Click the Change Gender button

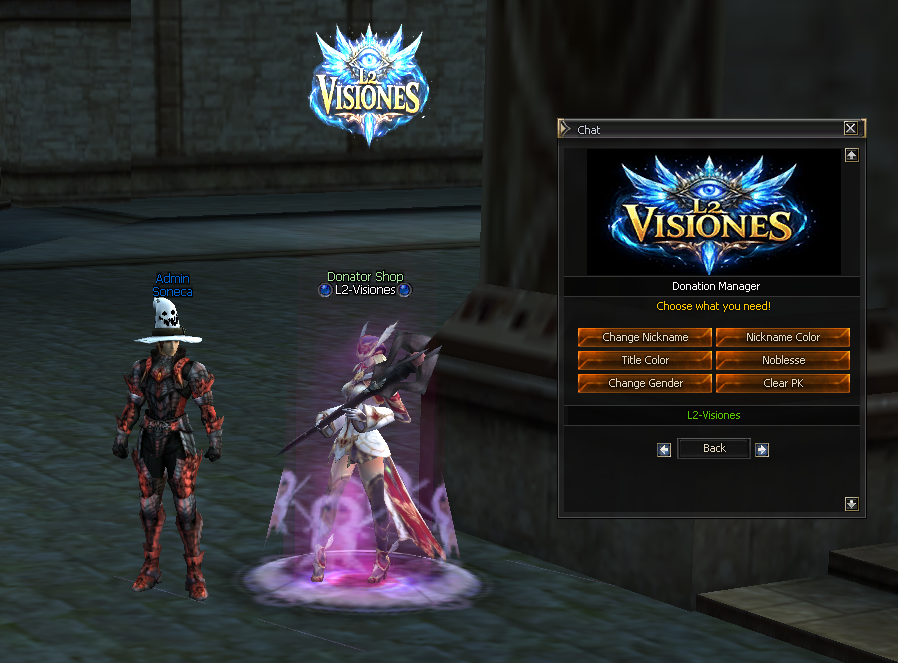[x=645, y=383]
